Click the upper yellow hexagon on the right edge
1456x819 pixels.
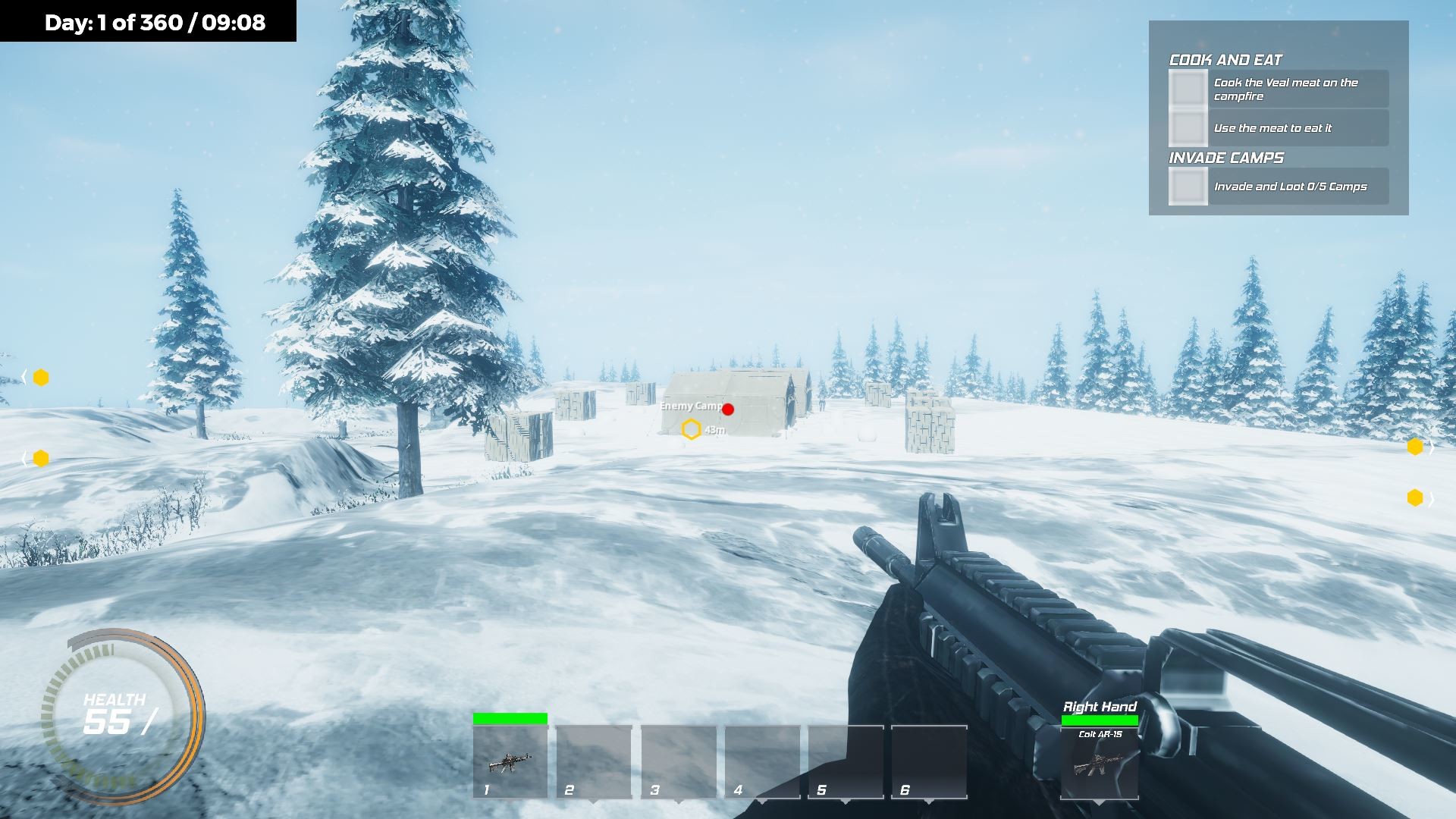pos(1415,447)
